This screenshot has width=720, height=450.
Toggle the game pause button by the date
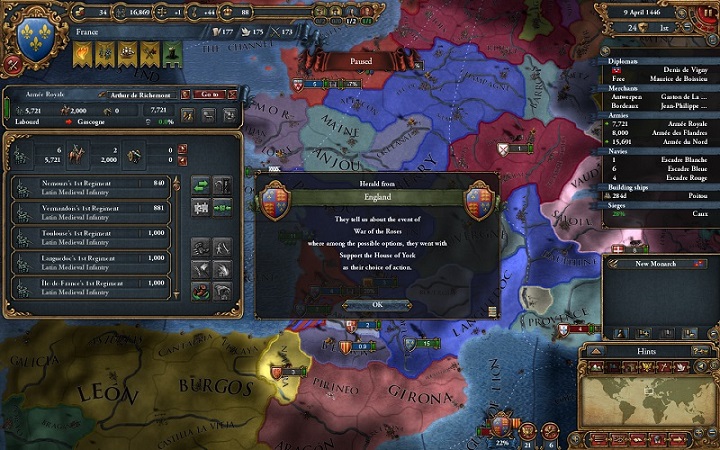(708, 11)
